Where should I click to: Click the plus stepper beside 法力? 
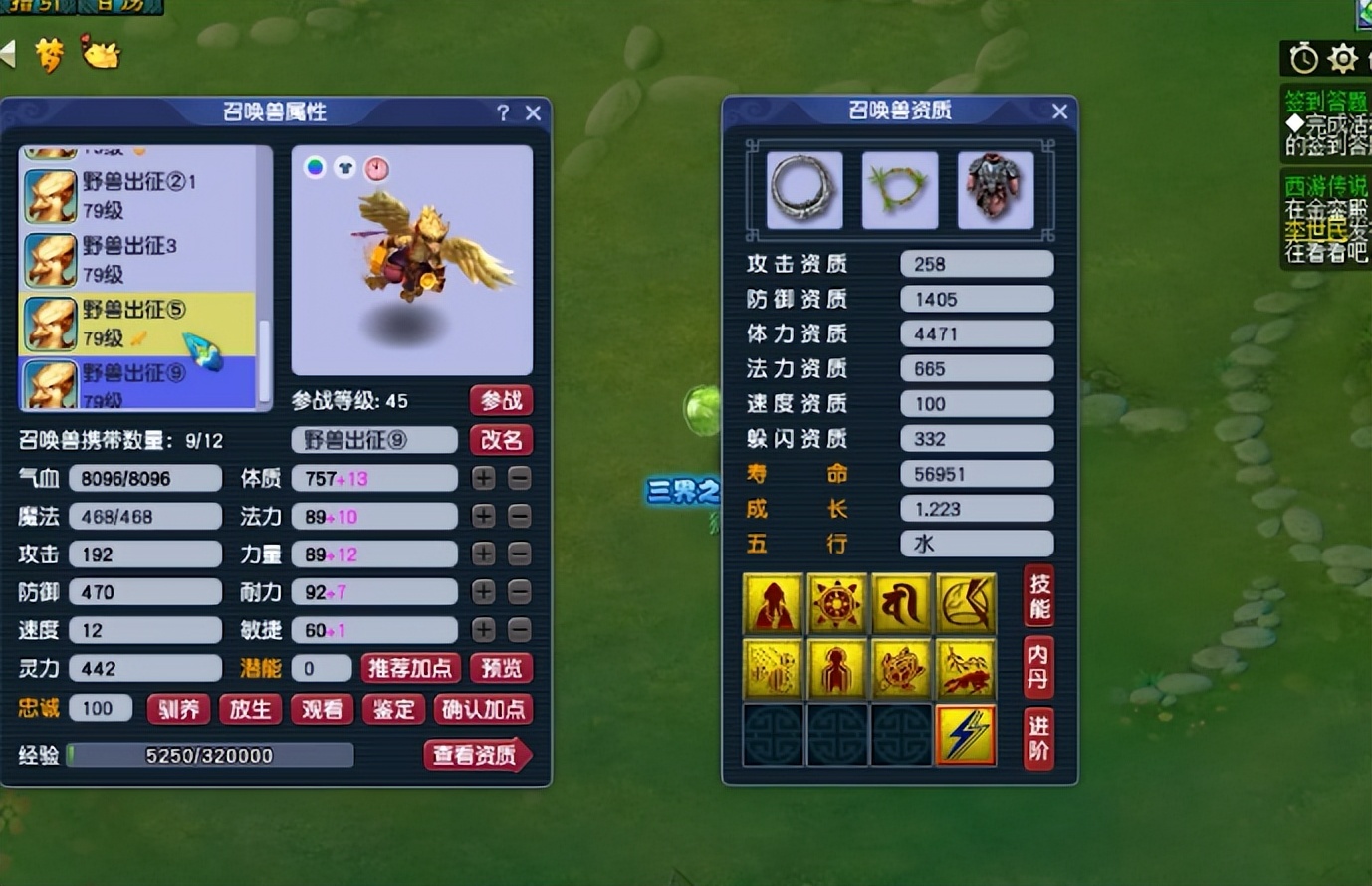(x=484, y=516)
